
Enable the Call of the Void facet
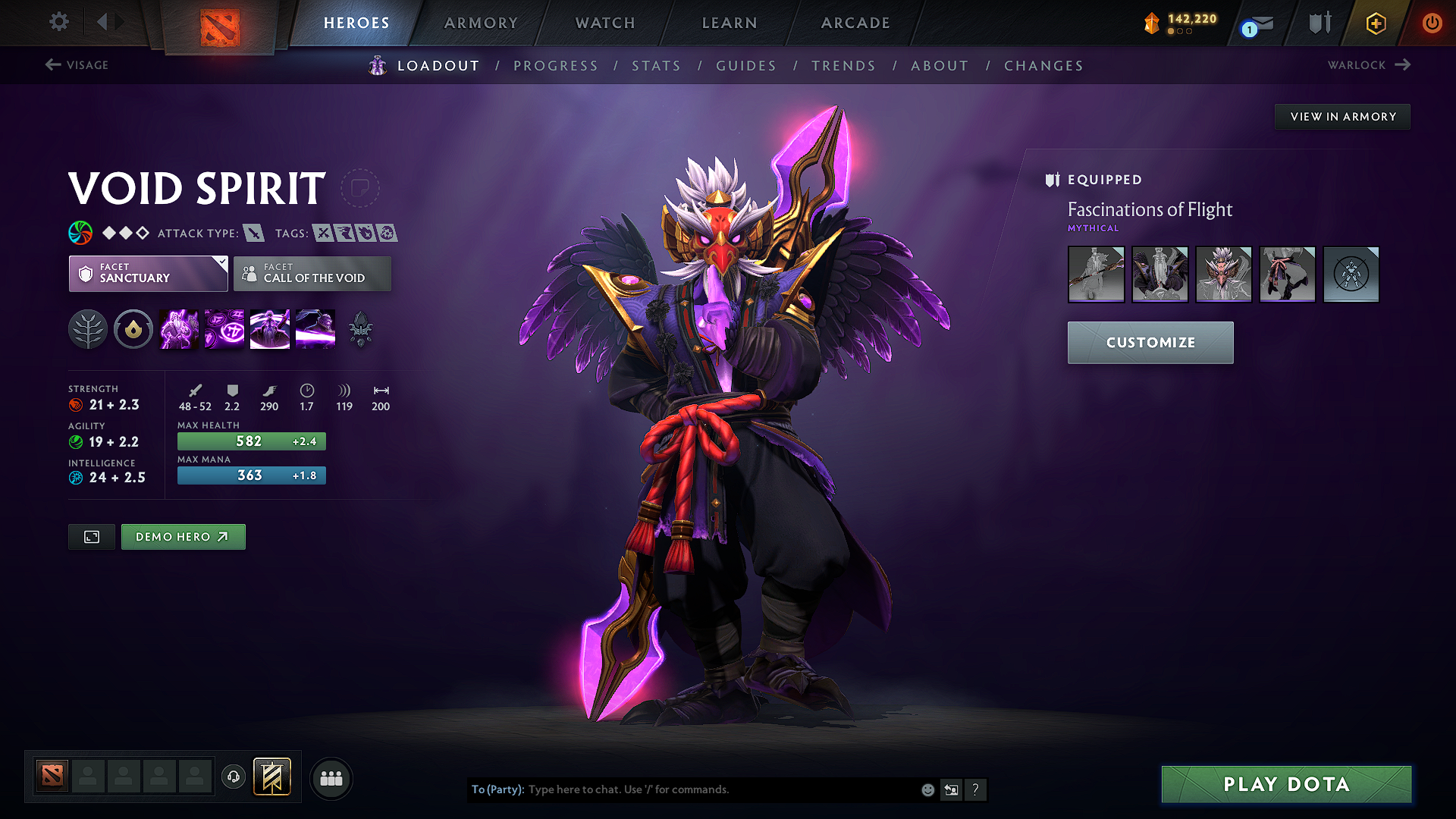pos(312,274)
